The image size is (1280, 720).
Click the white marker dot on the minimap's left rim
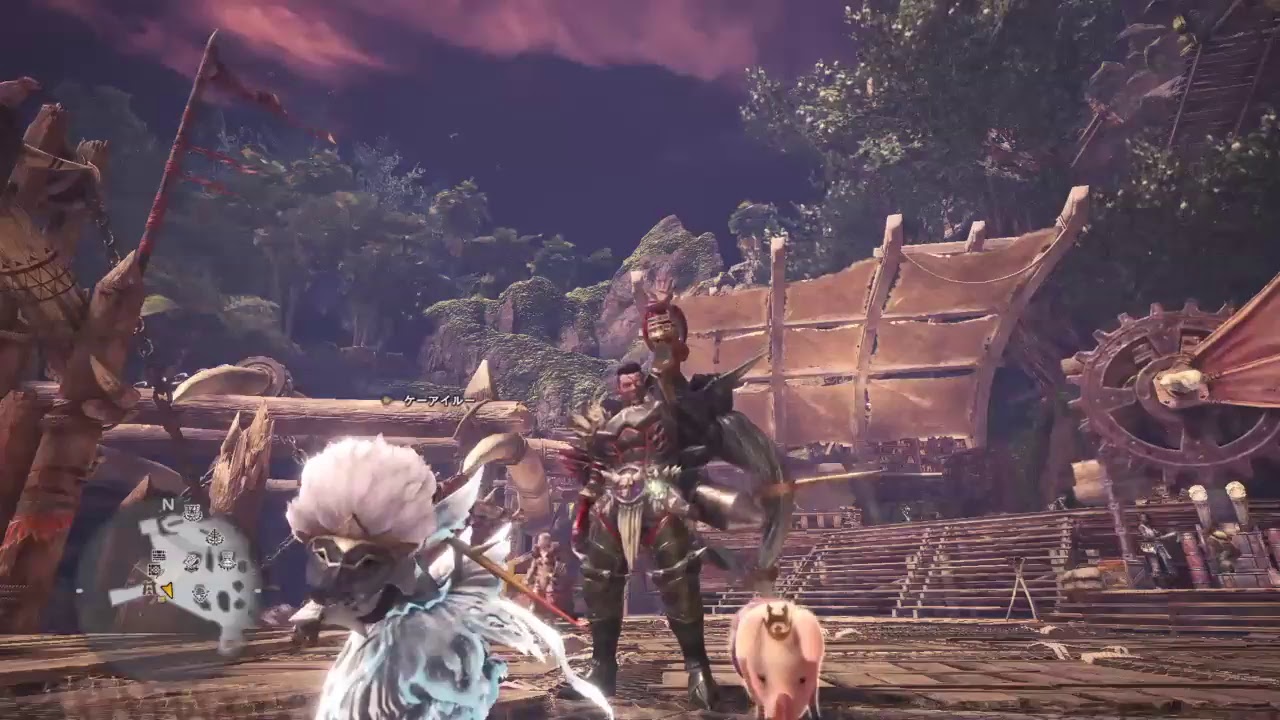(81, 590)
